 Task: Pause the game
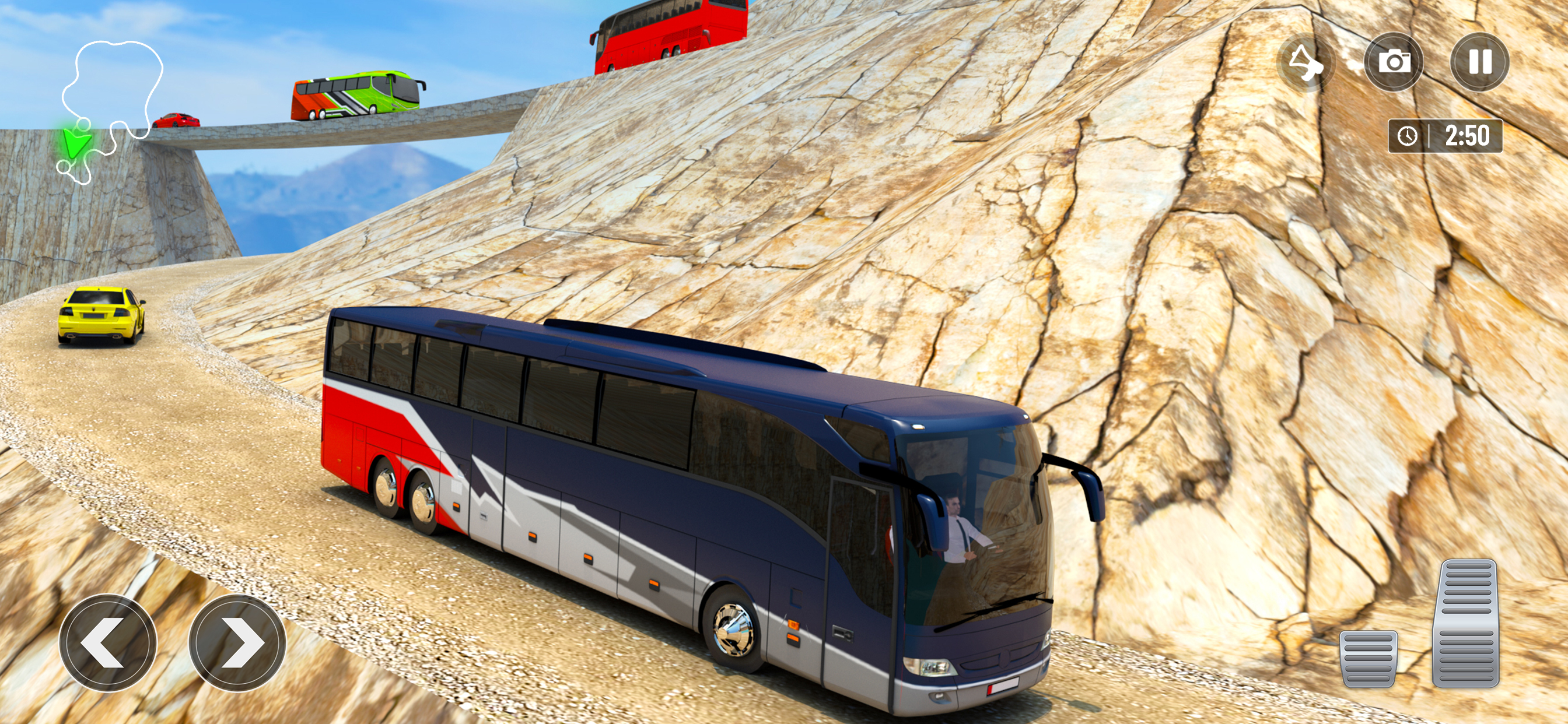pos(1480,62)
